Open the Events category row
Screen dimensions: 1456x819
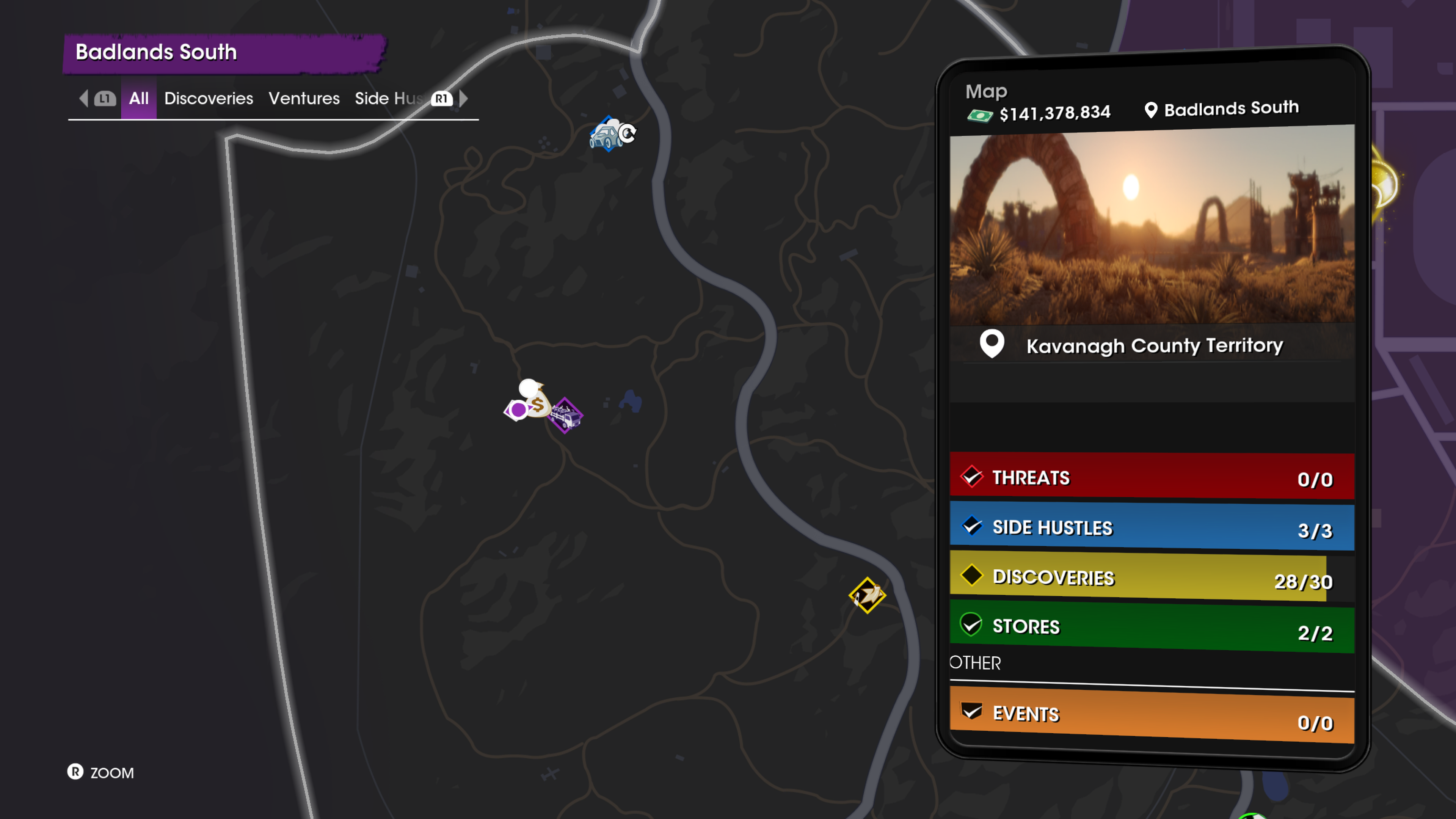pyautogui.click(x=1152, y=714)
